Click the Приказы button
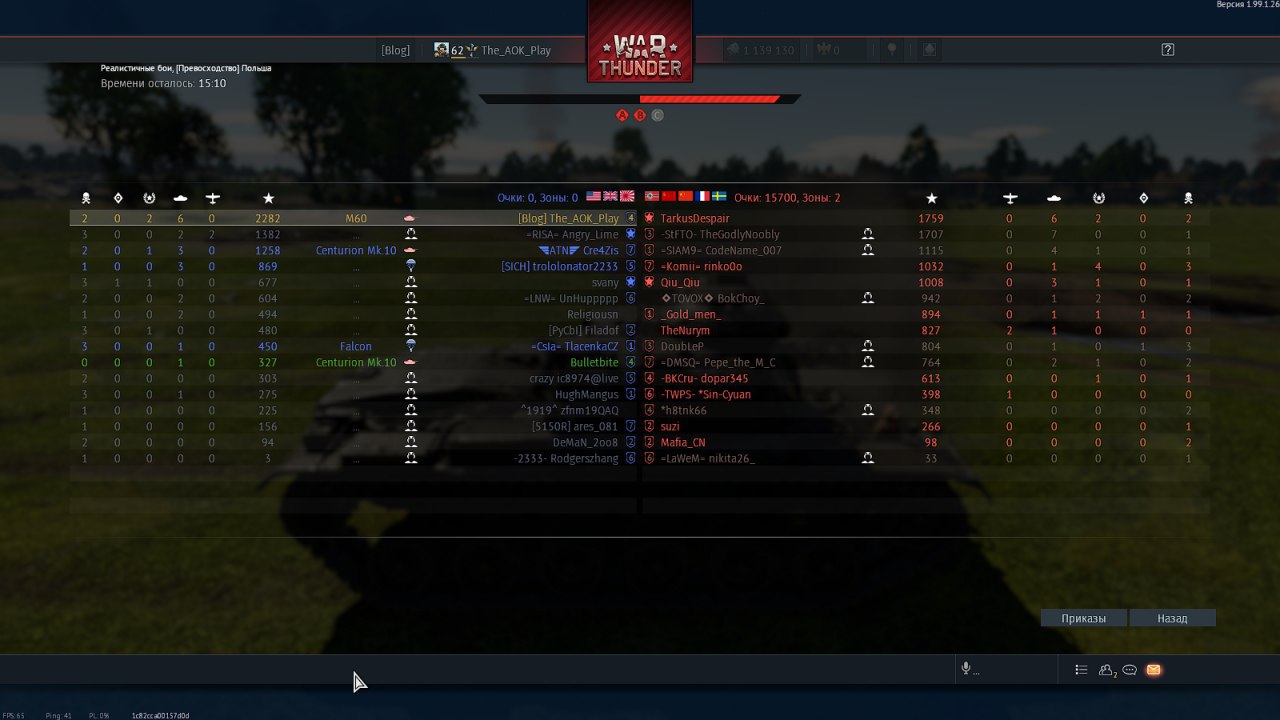Viewport: 1280px width, 720px height. (1084, 618)
